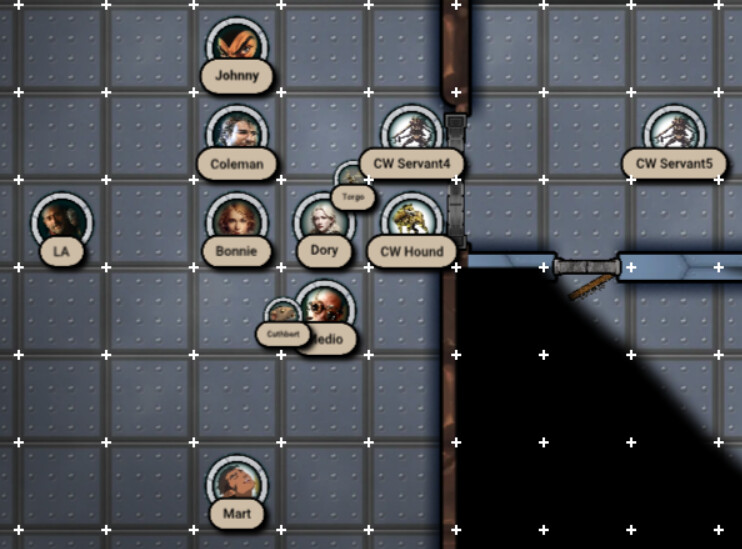Image resolution: width=742 pixels, height=549 pixels.
Task: Choose the CW Servant5 token
Action: (674, 133)
